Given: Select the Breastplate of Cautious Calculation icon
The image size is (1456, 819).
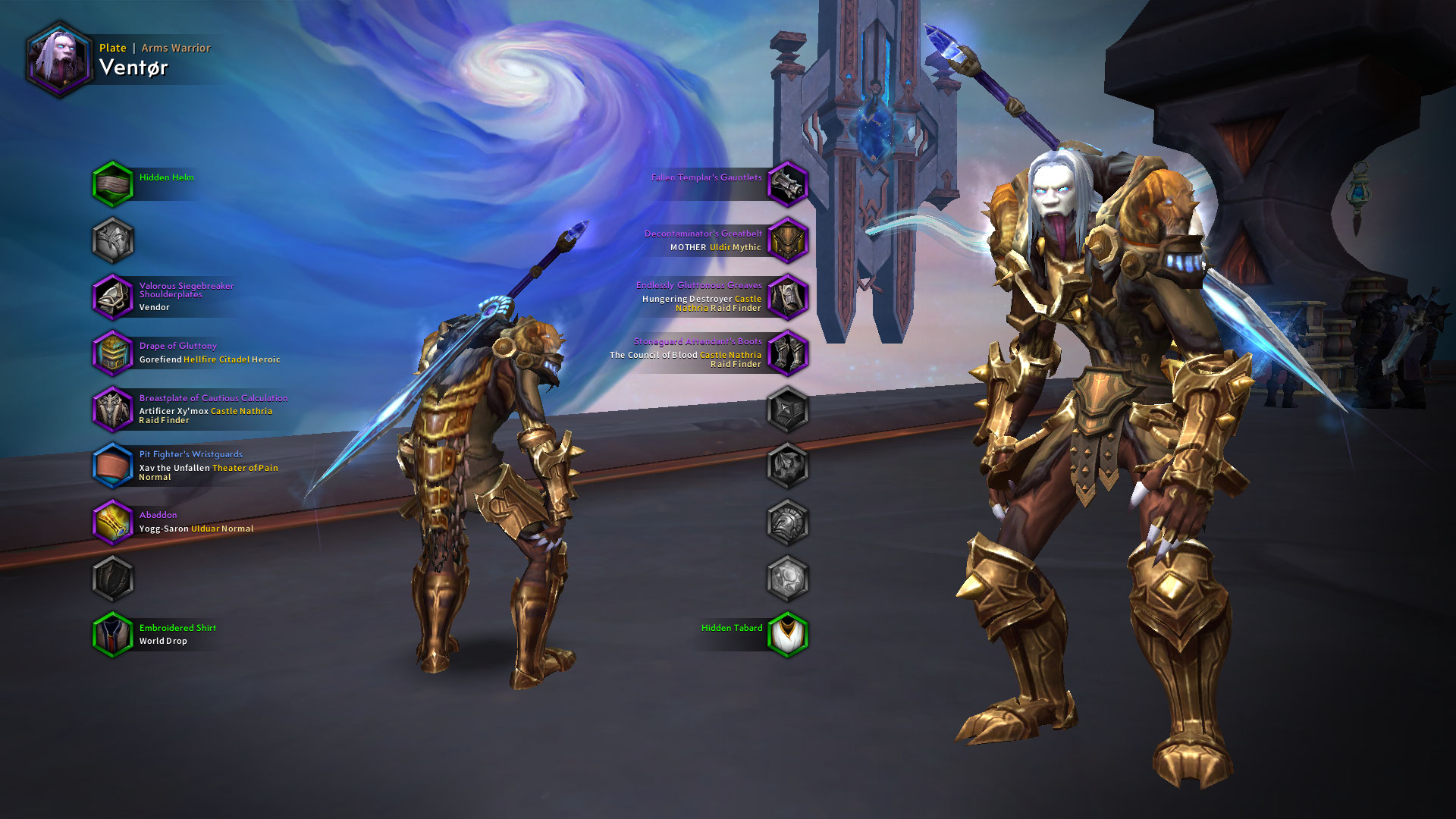Looking at the screenshot, I should (x=112, y=409).
